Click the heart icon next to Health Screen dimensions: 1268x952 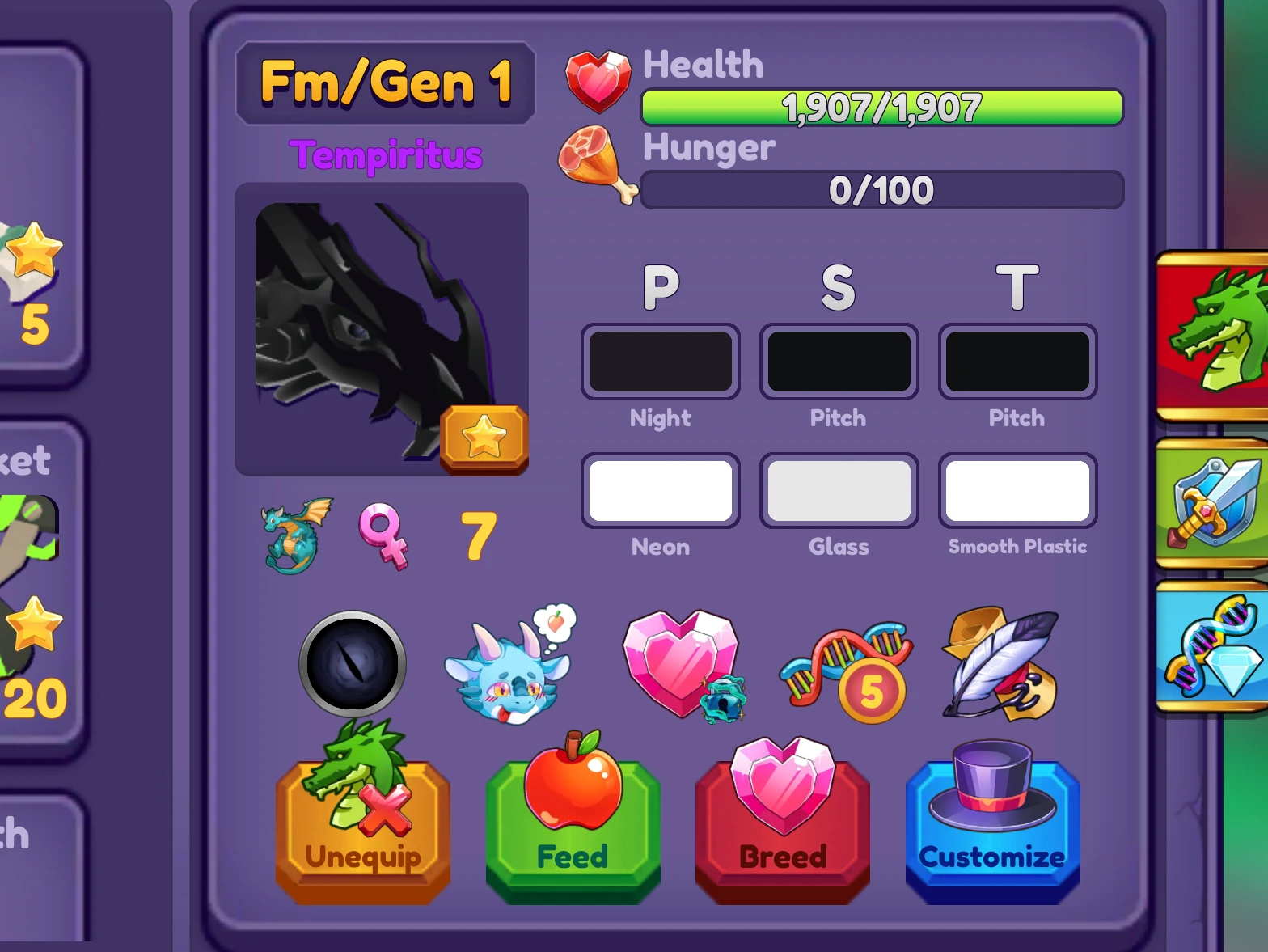598,79
